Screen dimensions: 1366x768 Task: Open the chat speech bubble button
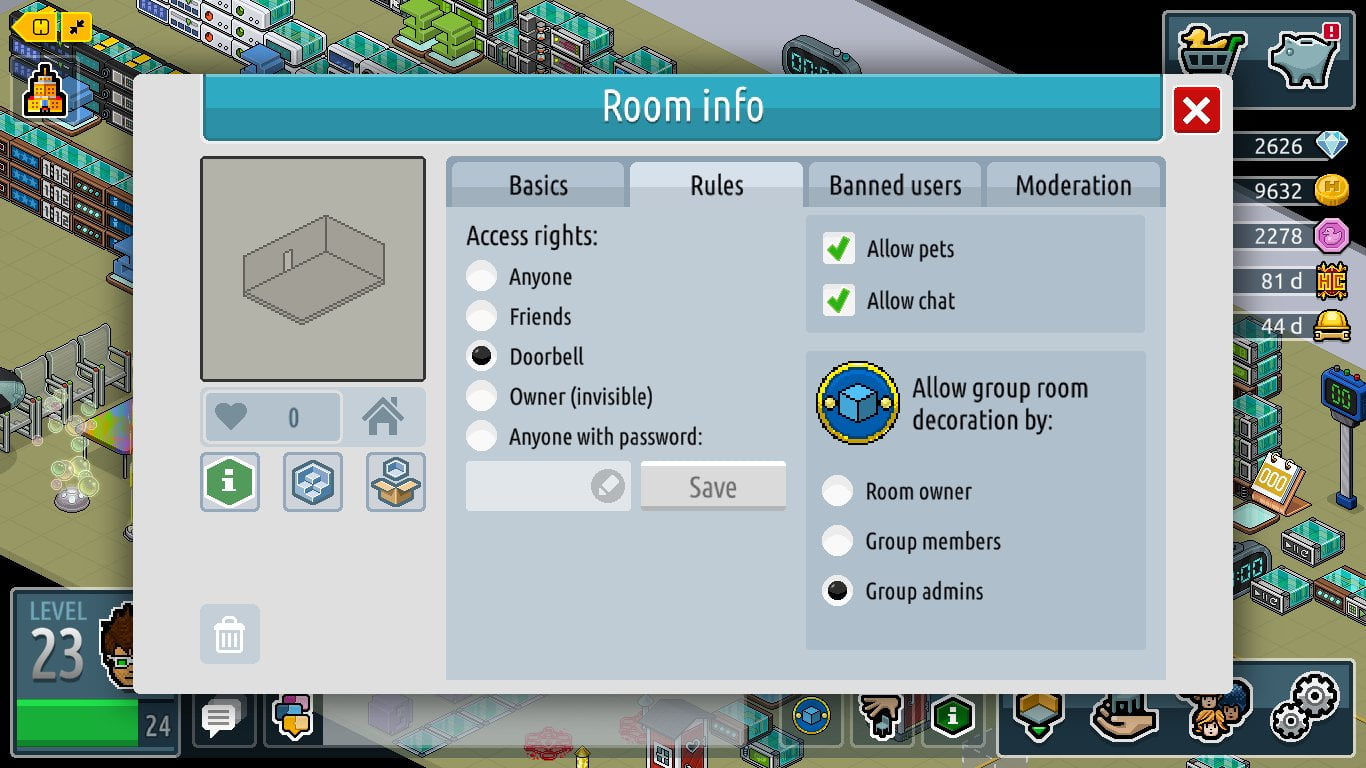pyautogui.click(x=220, y=717)
